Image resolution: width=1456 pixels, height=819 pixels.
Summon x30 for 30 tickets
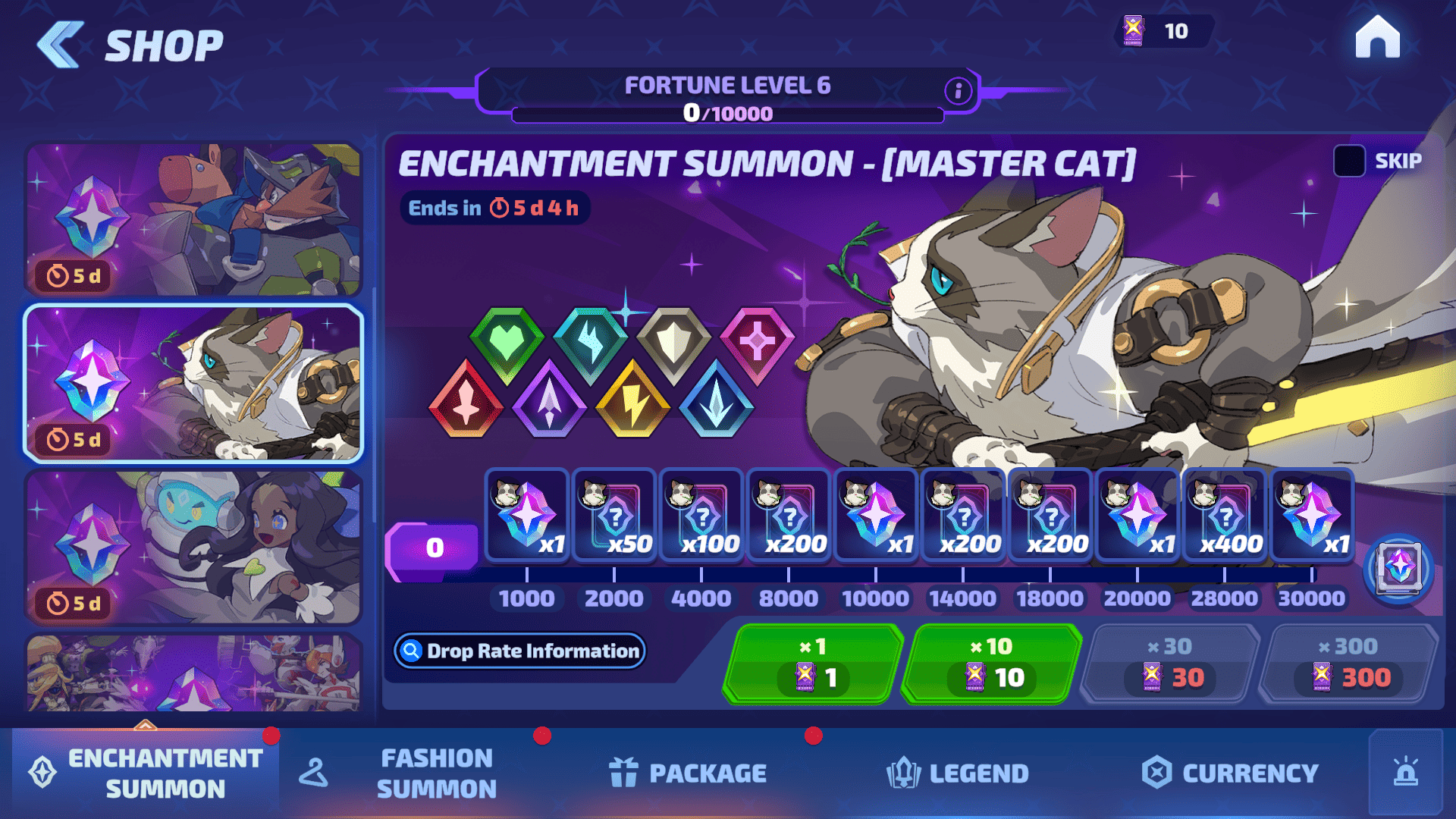tap(1170, 664)
